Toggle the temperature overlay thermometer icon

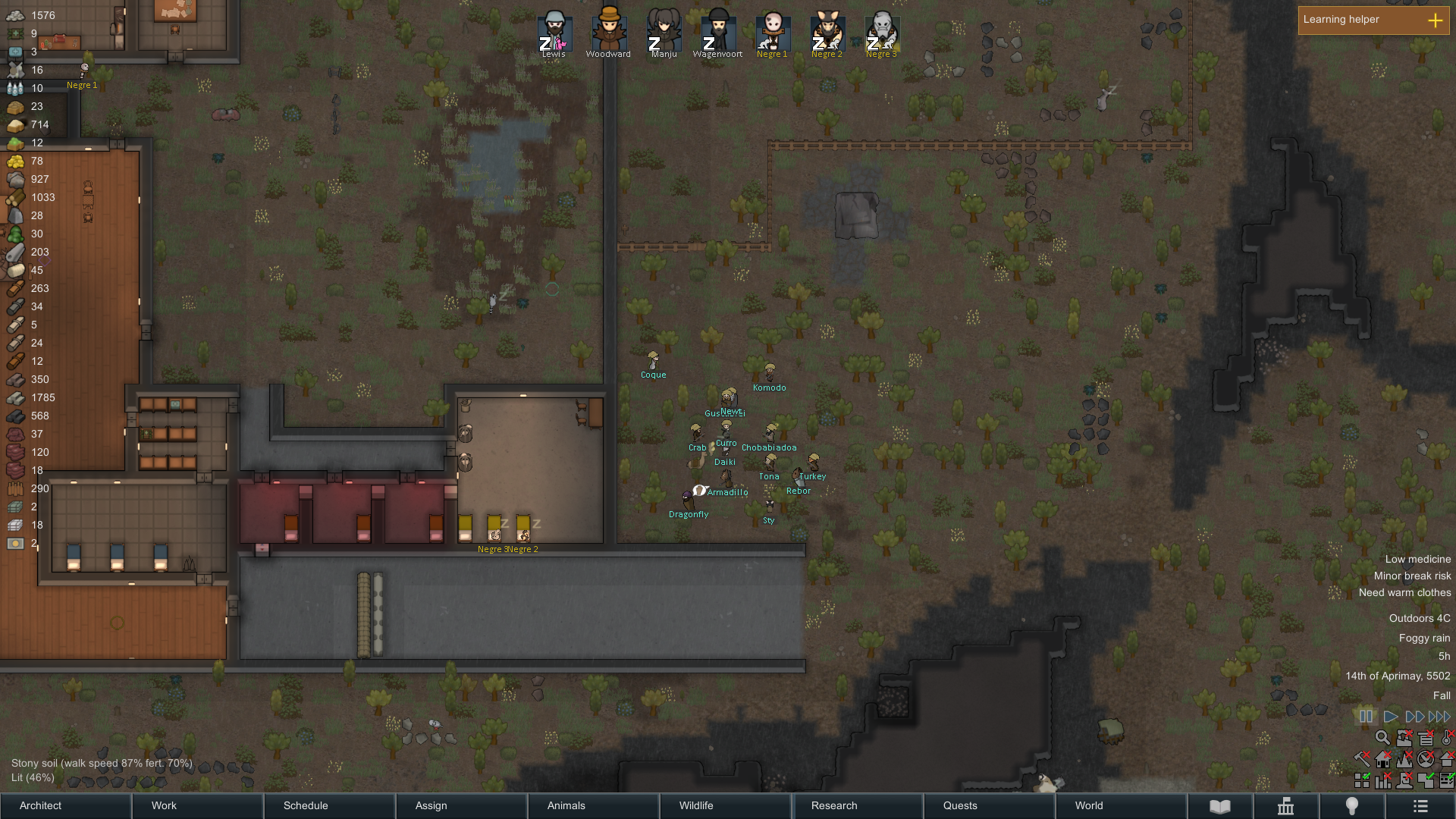point(1447,738)
